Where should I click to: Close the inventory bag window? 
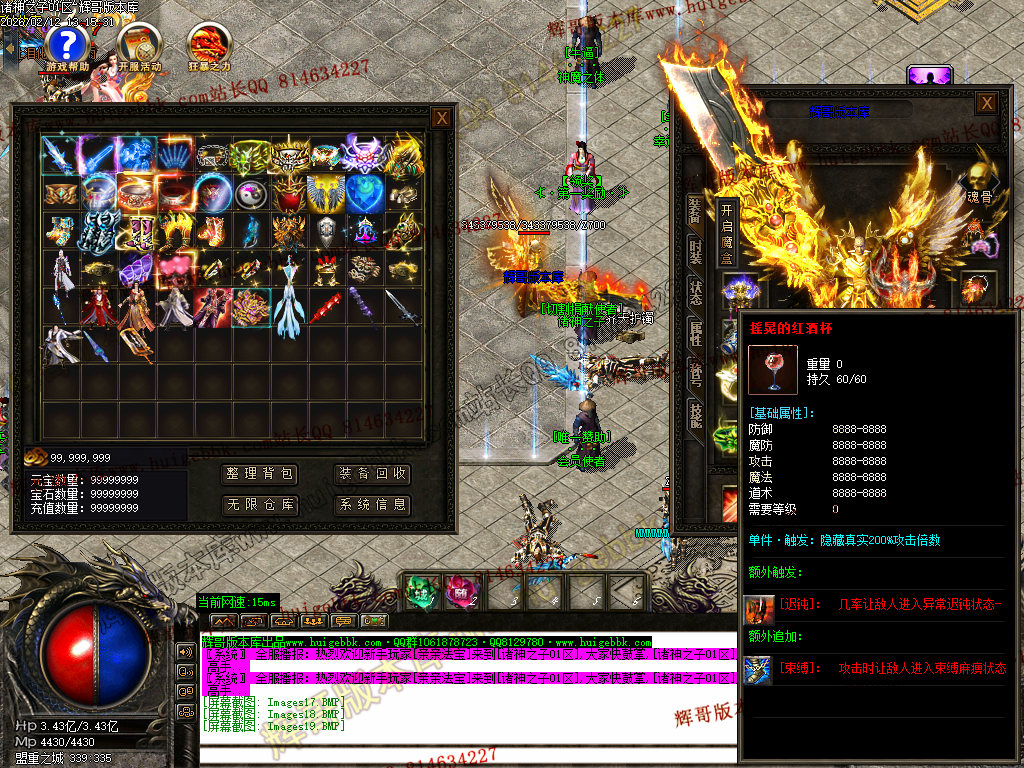[x=441, y=118]
